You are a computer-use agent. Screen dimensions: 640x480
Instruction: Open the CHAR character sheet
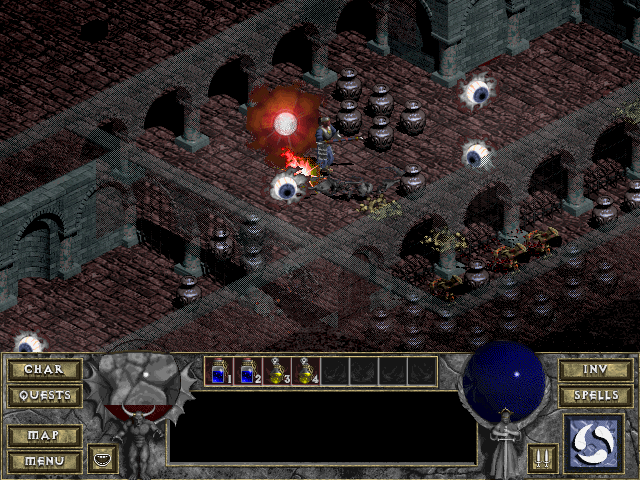click(x=44, y=370)
